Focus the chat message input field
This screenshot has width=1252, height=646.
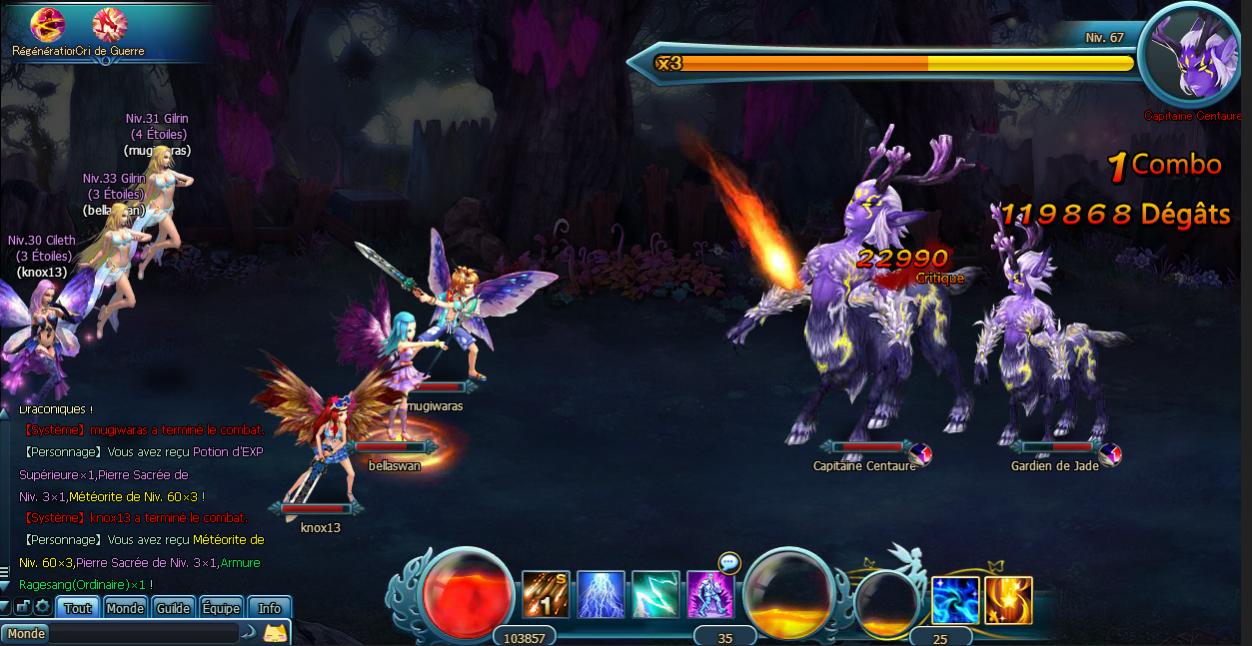tap(145, 633)
